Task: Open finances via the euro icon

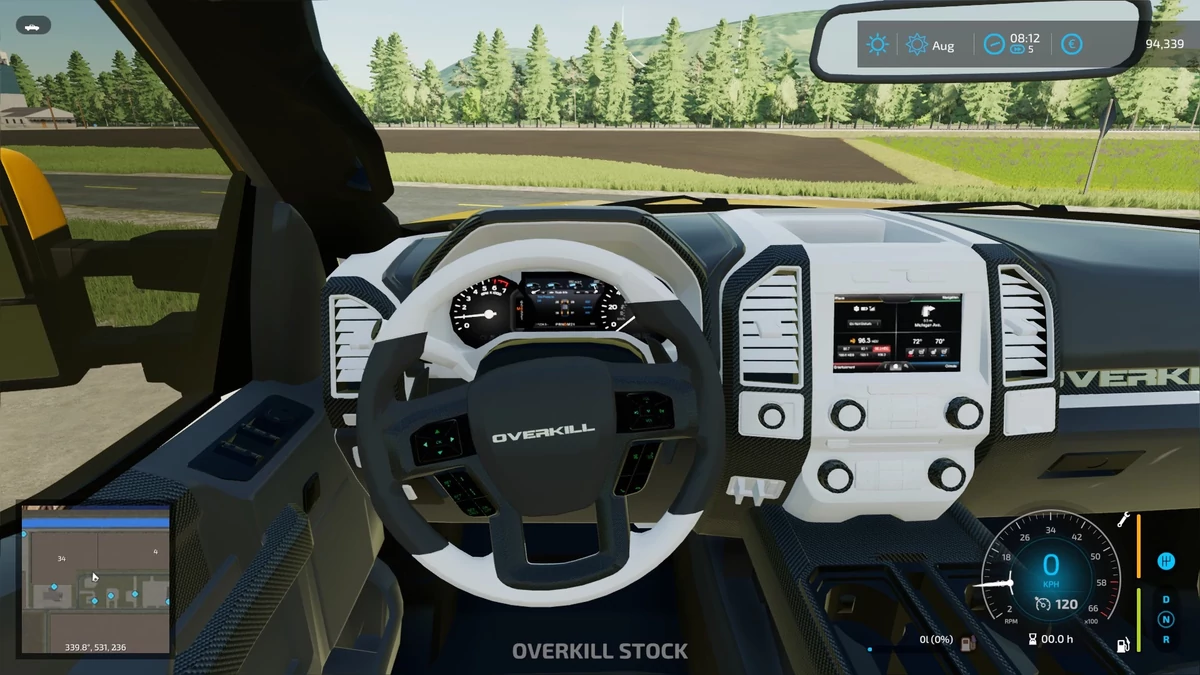Action: 1071,45
